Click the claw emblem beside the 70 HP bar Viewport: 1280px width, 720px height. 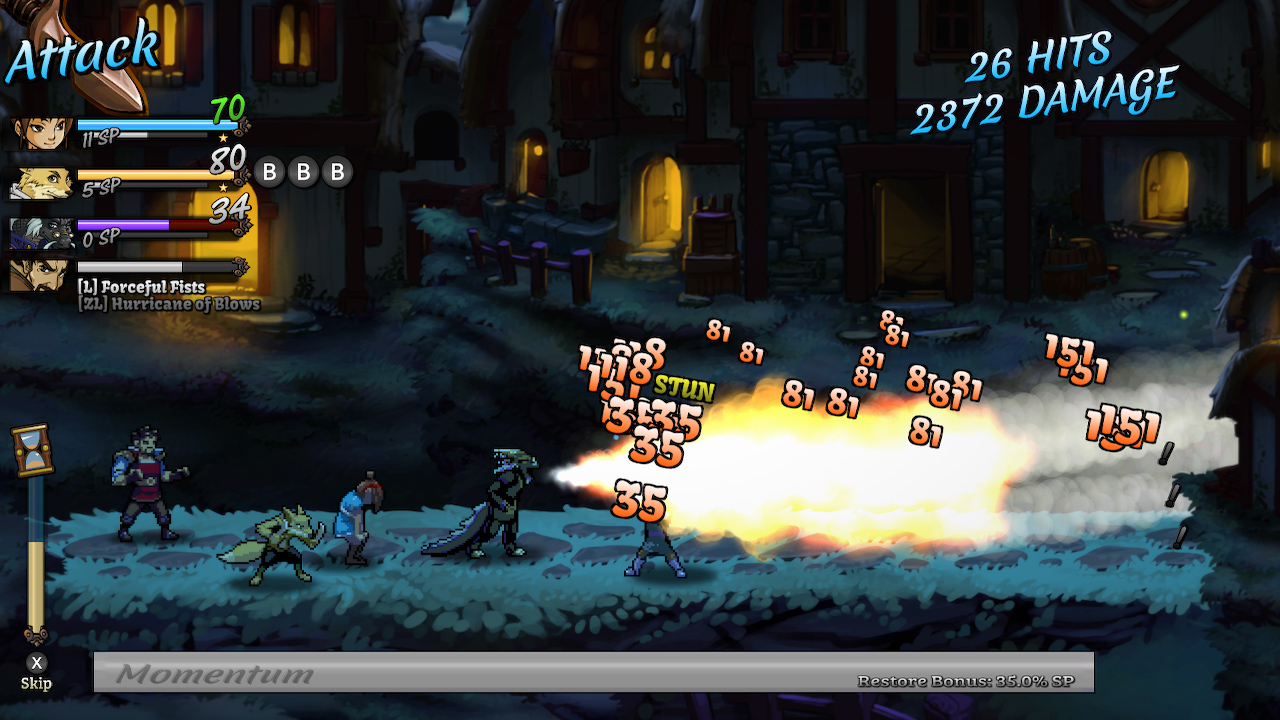[243, 127]
